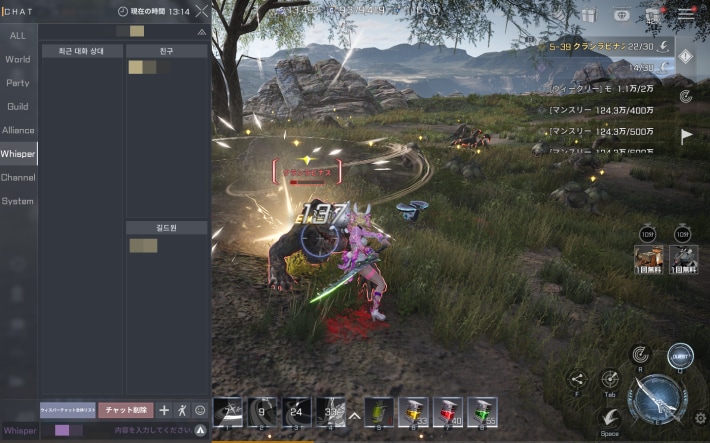This screenshot has width=710, height=443.
Task: Click the plus button in chat toolbar
Action: 164,410
